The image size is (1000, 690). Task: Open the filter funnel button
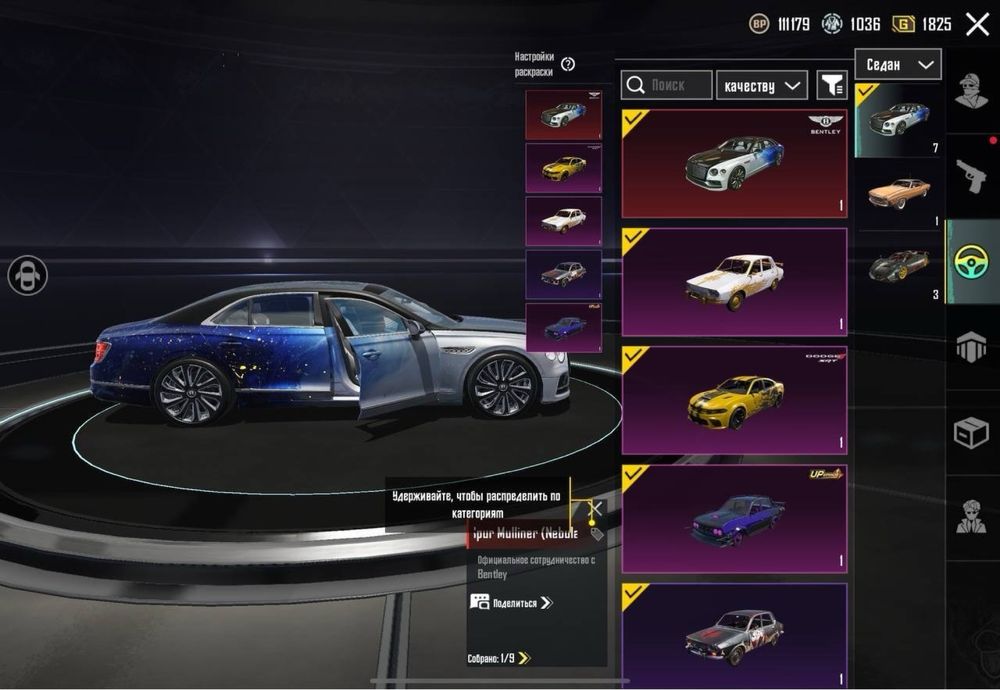pos(832,85)
